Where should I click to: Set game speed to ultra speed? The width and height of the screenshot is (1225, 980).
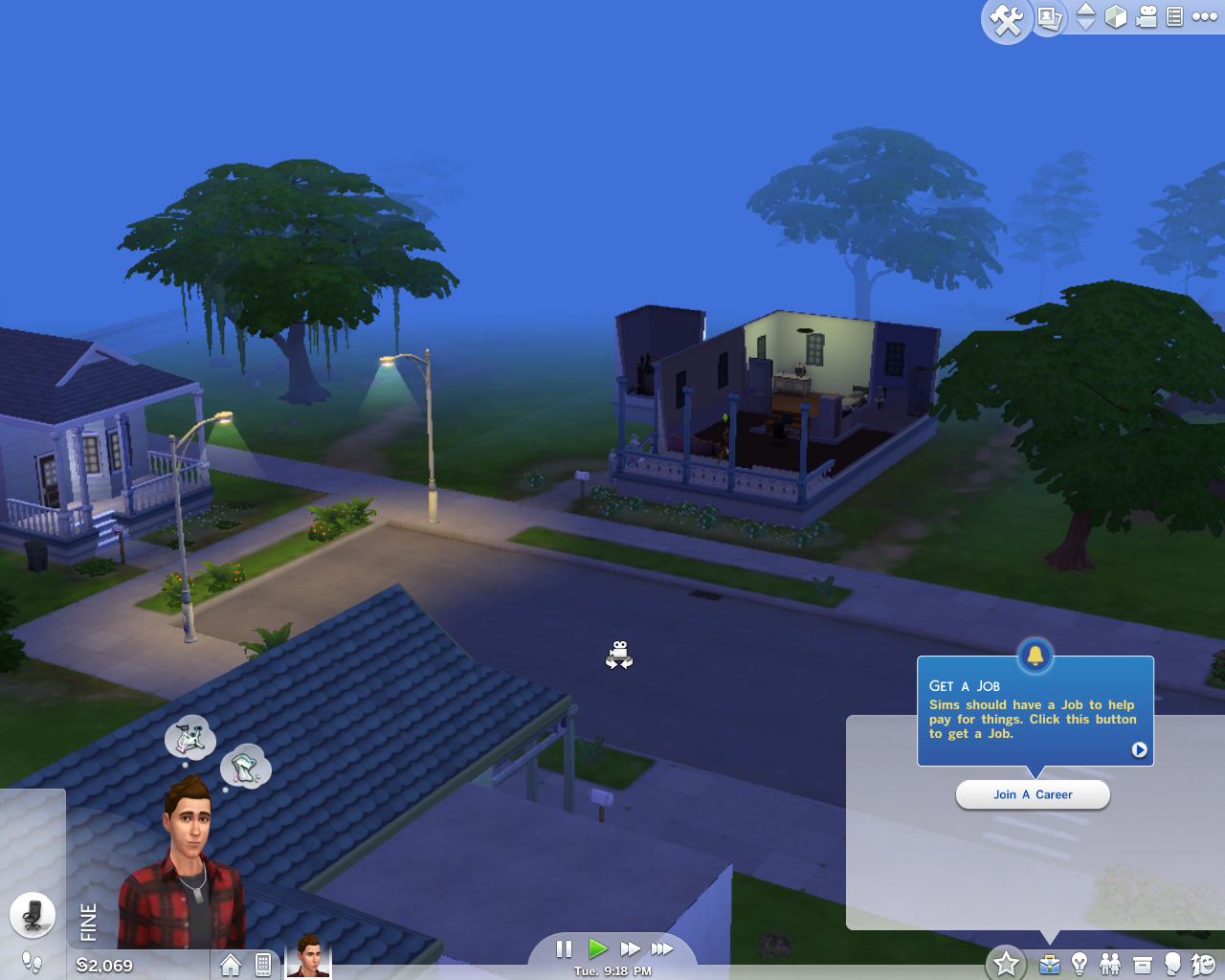(x=662, y=948)
